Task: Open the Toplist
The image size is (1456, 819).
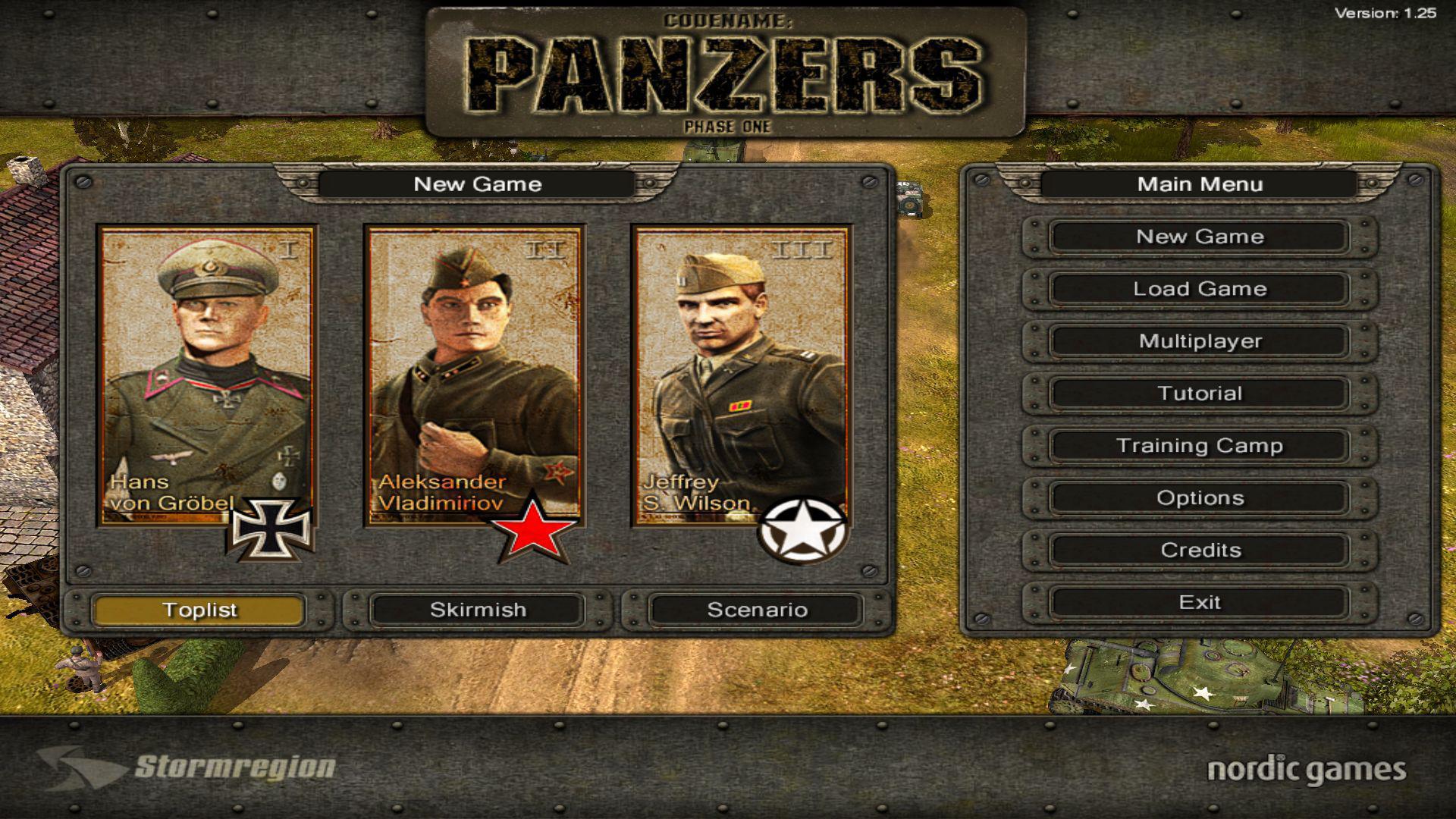Action: [x=199, y=610]
